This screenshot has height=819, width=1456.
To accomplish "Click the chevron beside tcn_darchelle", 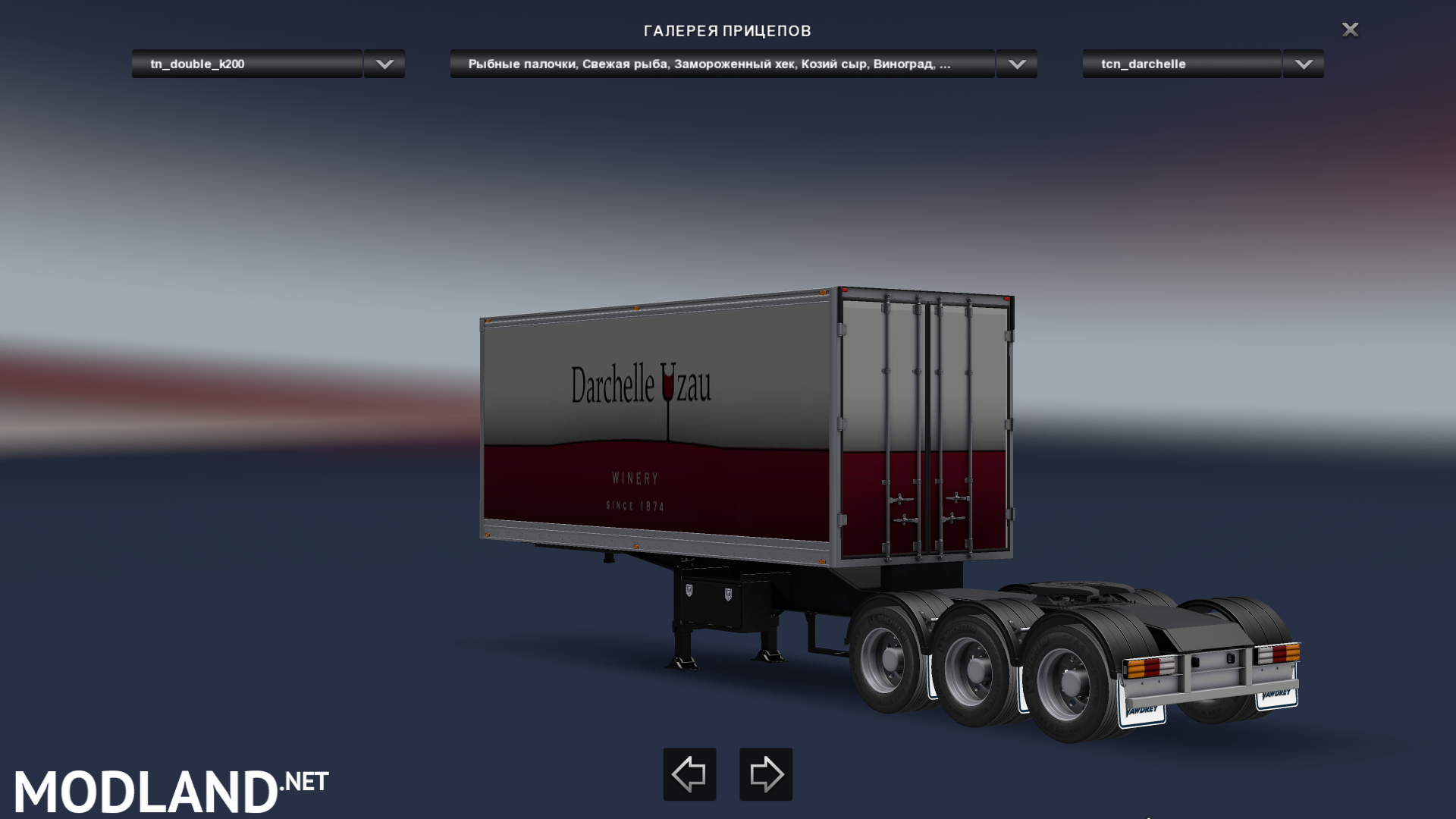I will coord(1301,64).
